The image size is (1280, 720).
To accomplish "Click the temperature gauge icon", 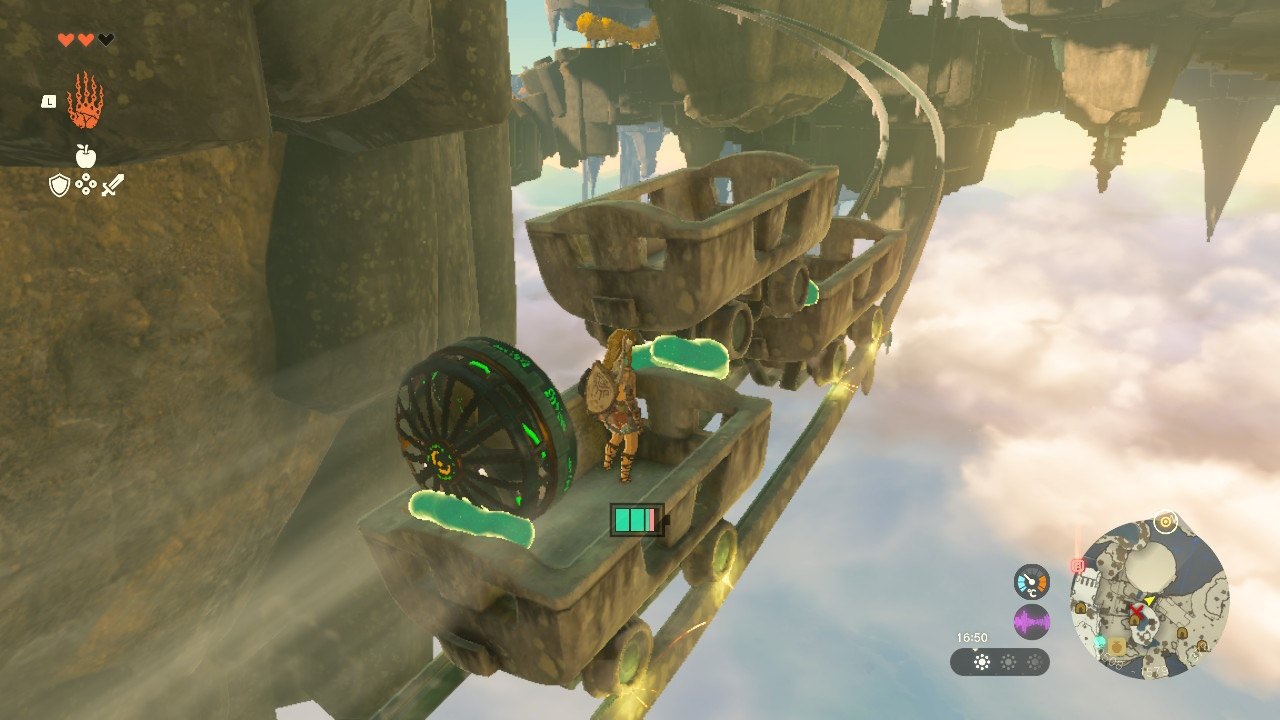I will tap(1031, 582).
